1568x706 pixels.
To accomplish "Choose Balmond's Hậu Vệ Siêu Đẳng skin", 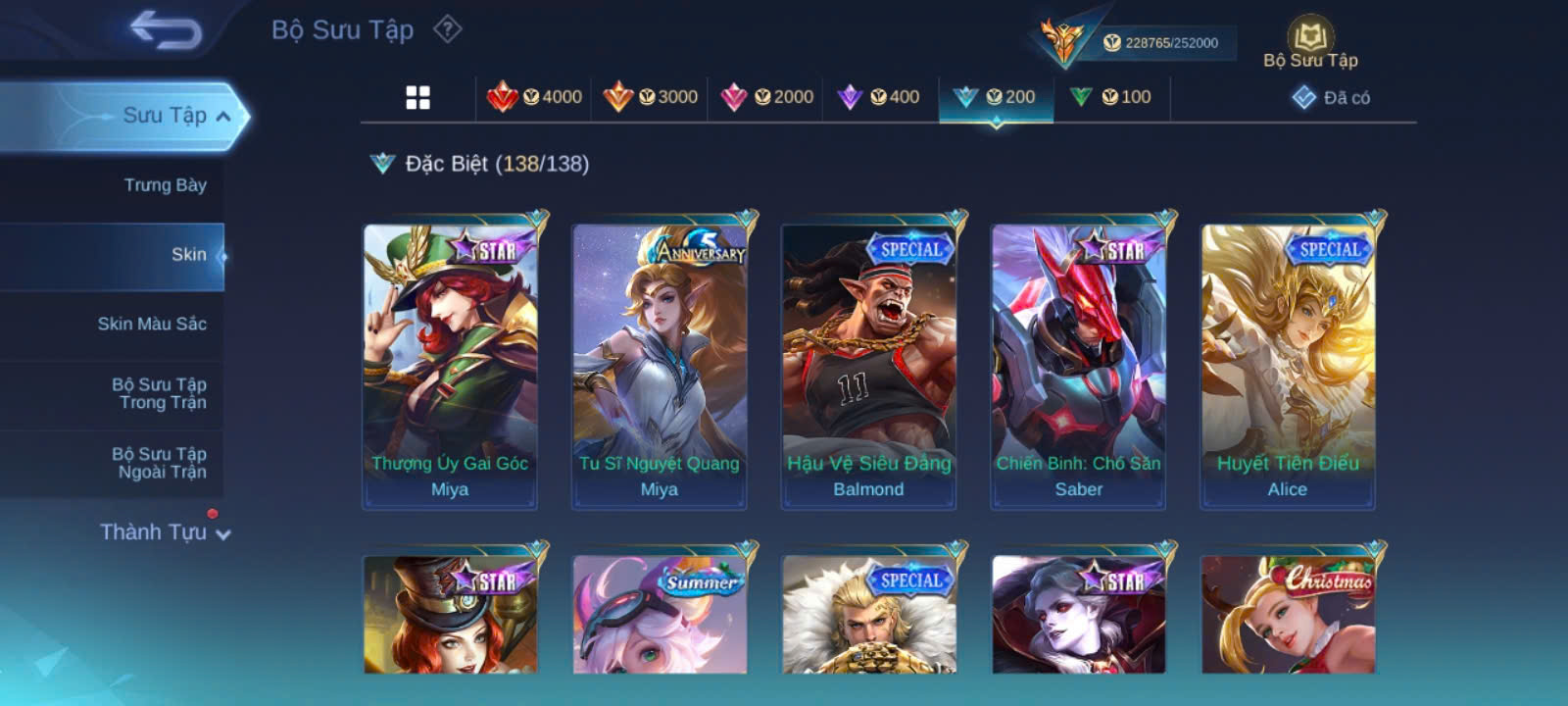I will pyautogui.click(x=868, y=363).
